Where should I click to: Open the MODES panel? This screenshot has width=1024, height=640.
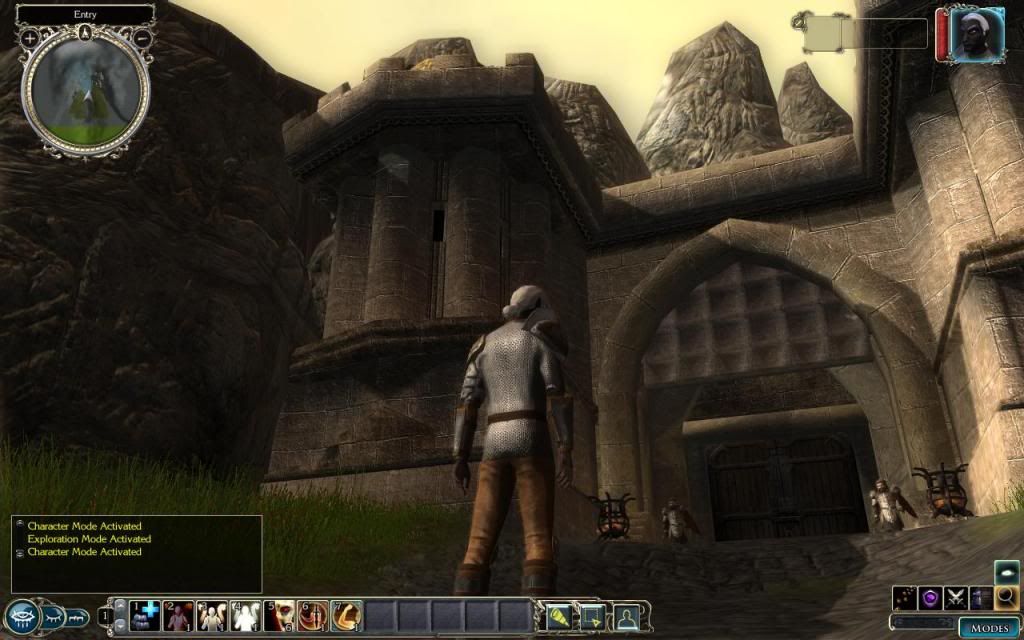tap(989, 628)
